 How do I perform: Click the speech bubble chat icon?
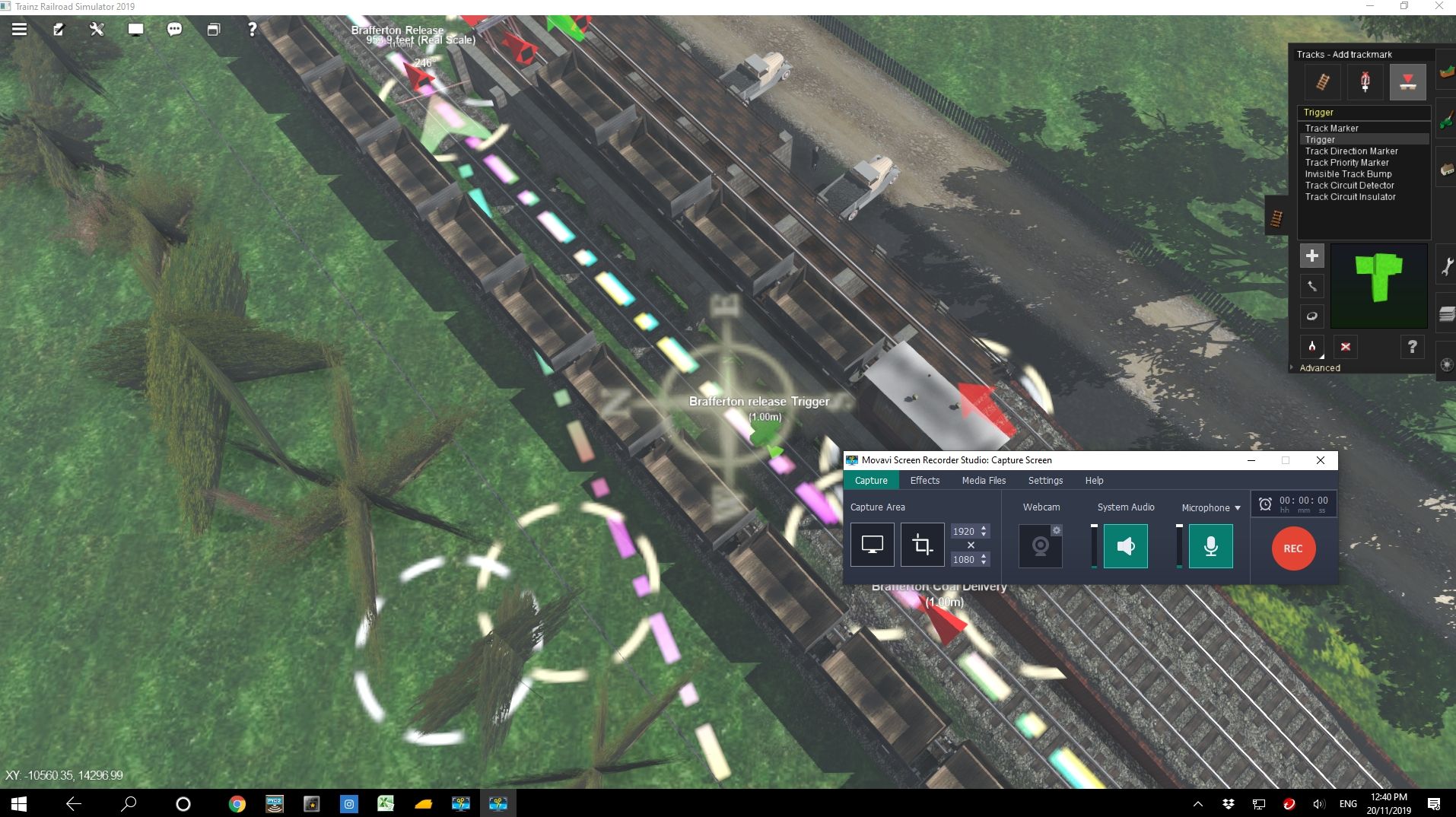click(174, 30)
